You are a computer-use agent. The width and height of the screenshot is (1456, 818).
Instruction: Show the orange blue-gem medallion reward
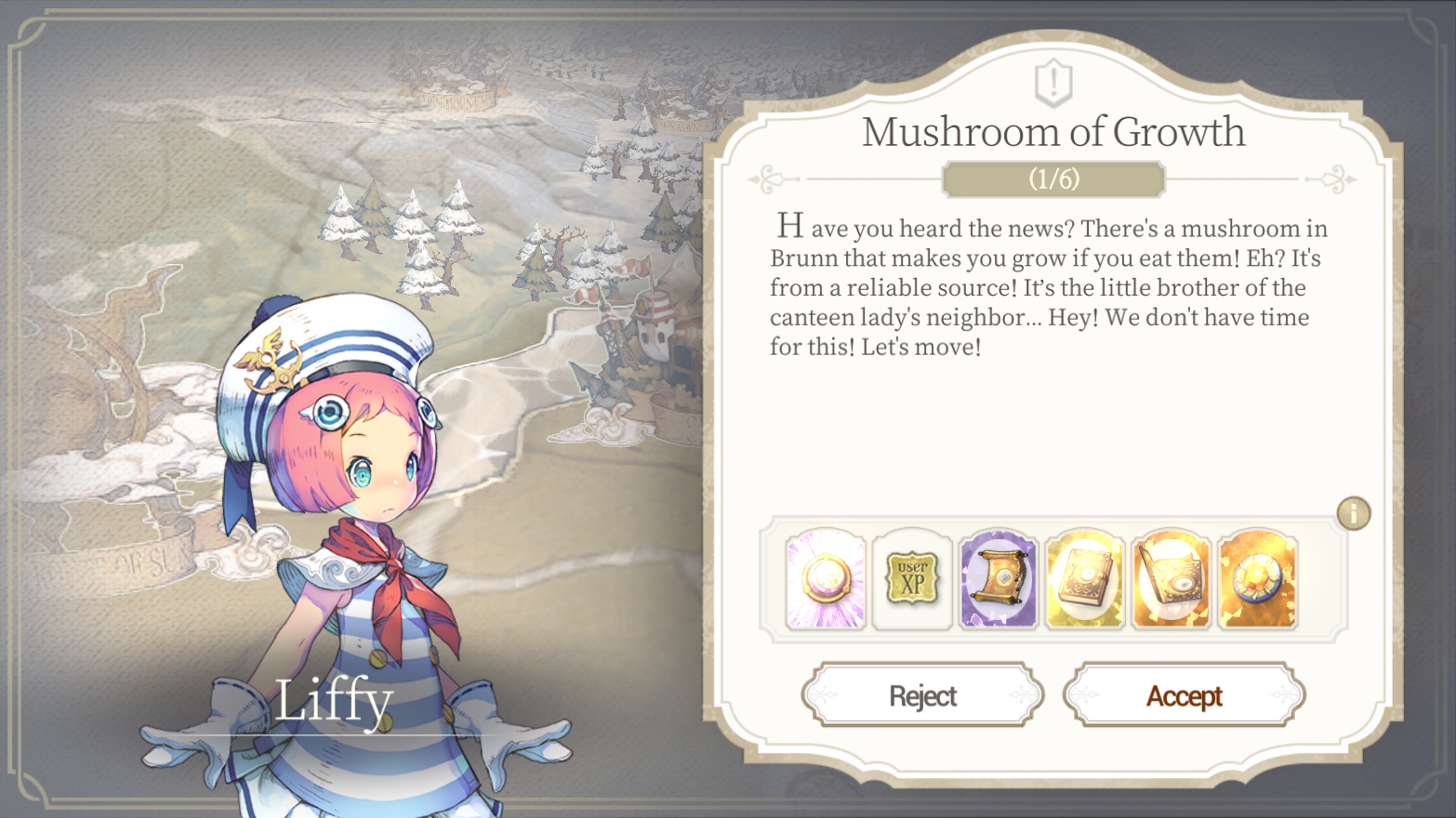point(1257,579)
